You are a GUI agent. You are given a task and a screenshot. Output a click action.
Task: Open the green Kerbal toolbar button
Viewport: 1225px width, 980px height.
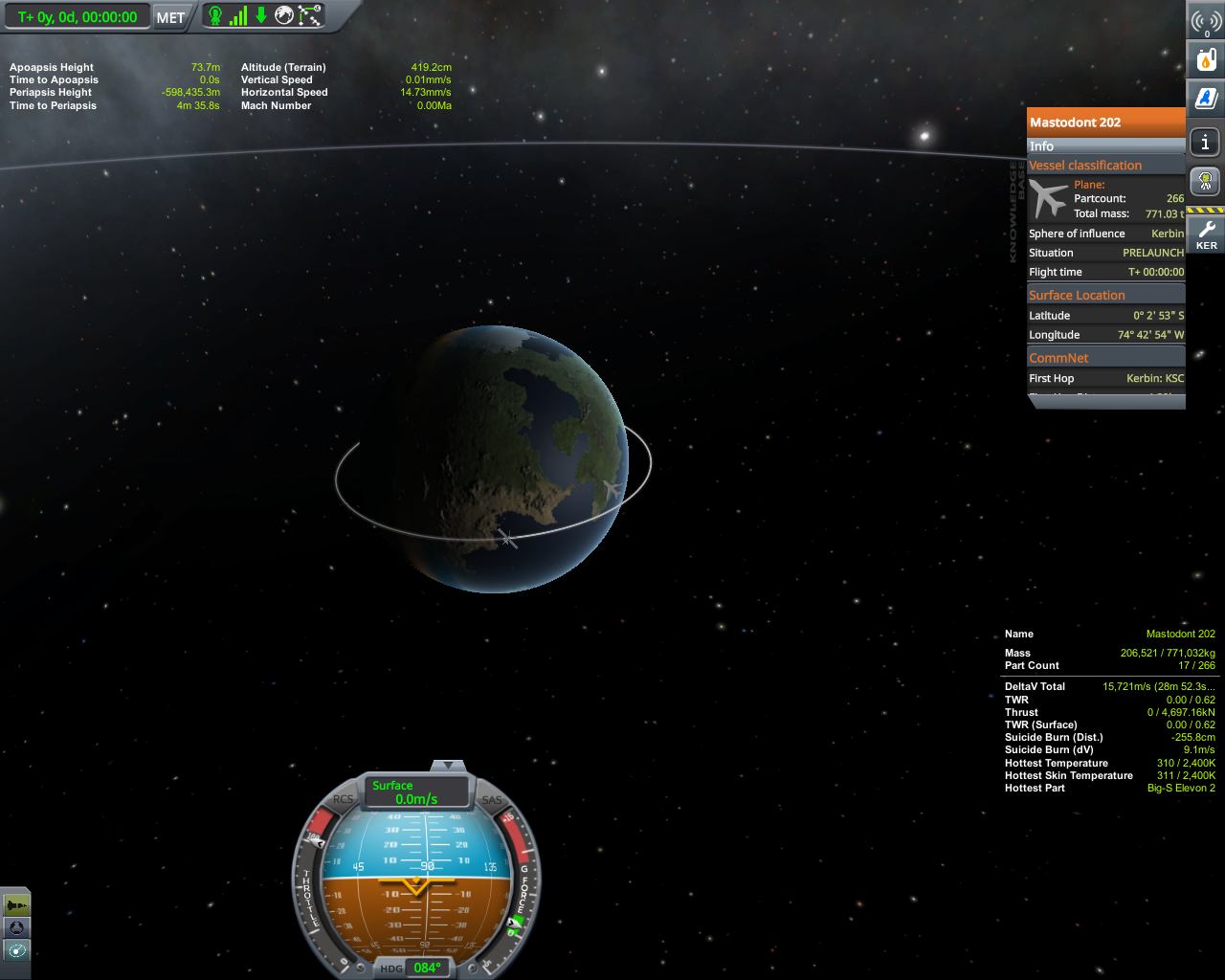[1206, 180]
